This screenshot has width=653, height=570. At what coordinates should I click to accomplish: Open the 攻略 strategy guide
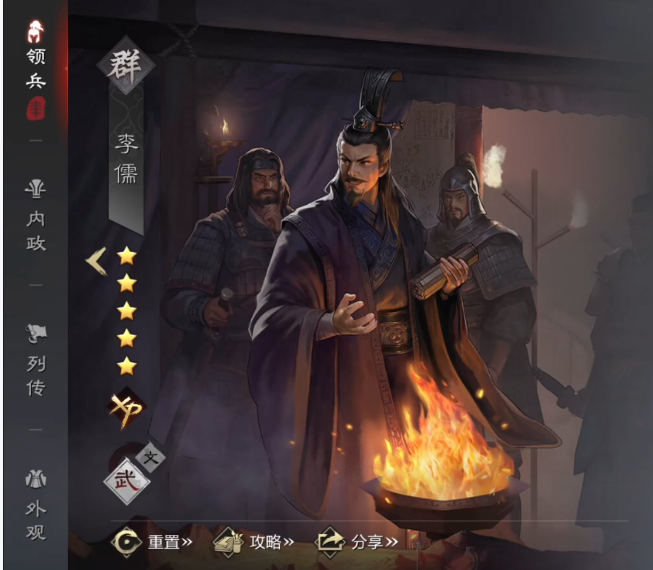click(255, 542)
